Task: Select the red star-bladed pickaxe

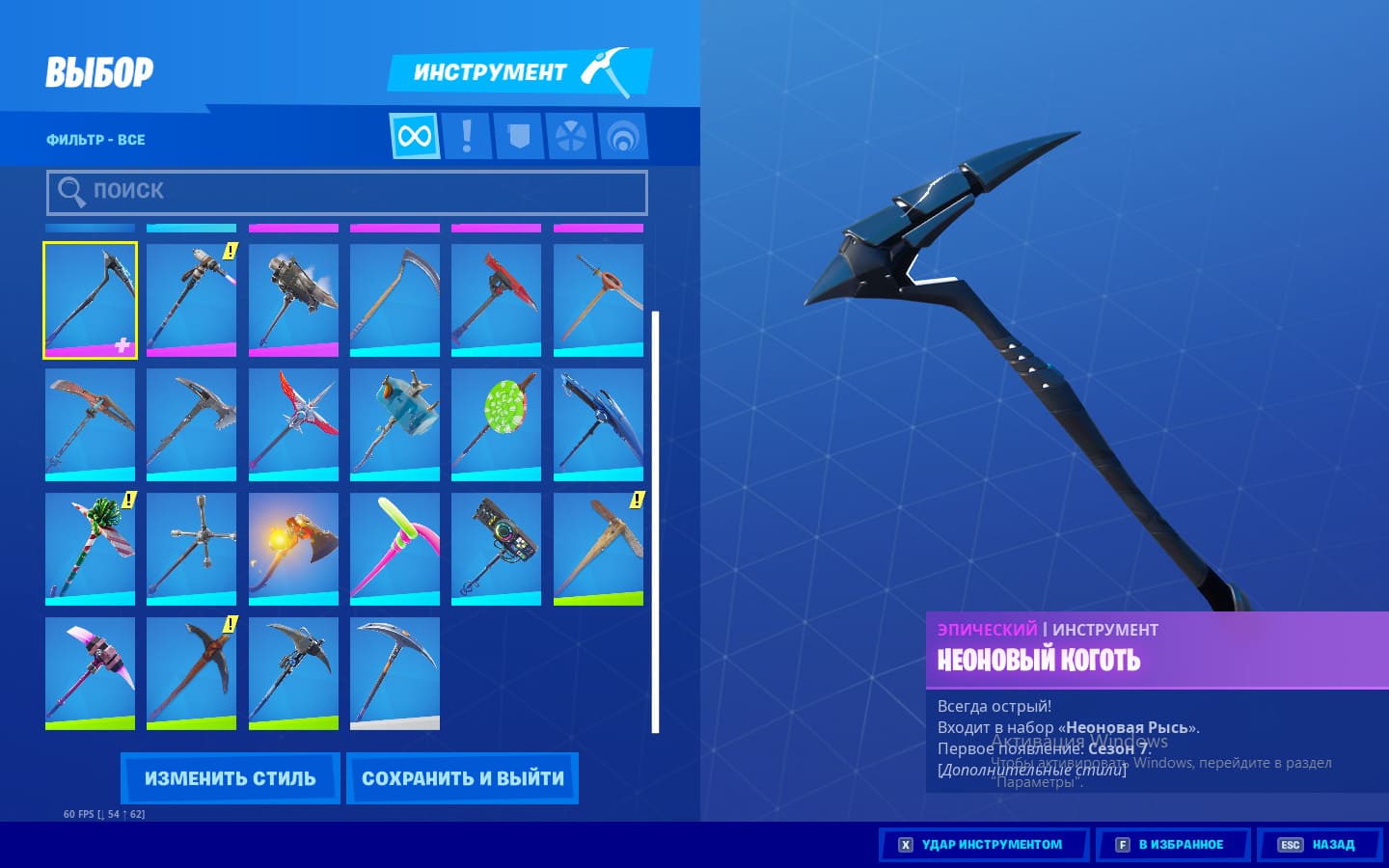Action: (293, 424)
